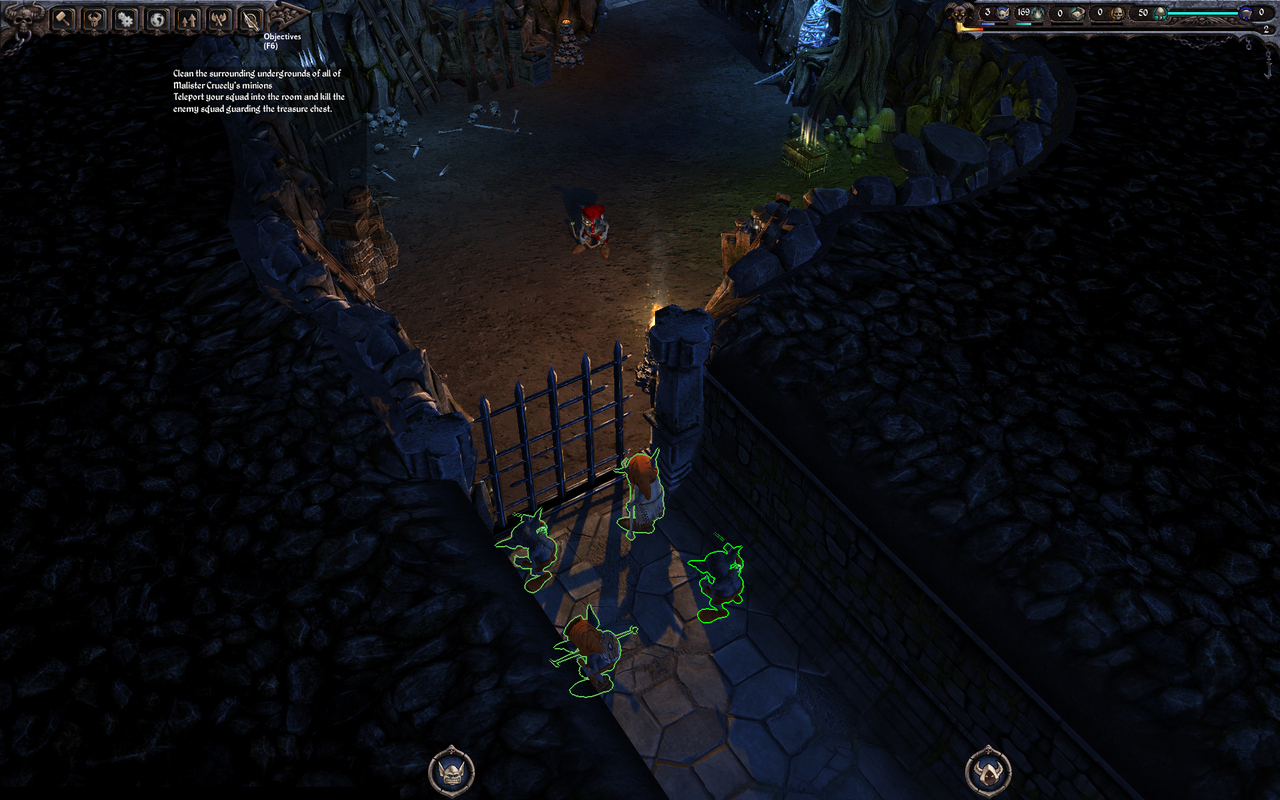Select the horned helmet medallion
The image size is (1280, 800).
point(988,771)
